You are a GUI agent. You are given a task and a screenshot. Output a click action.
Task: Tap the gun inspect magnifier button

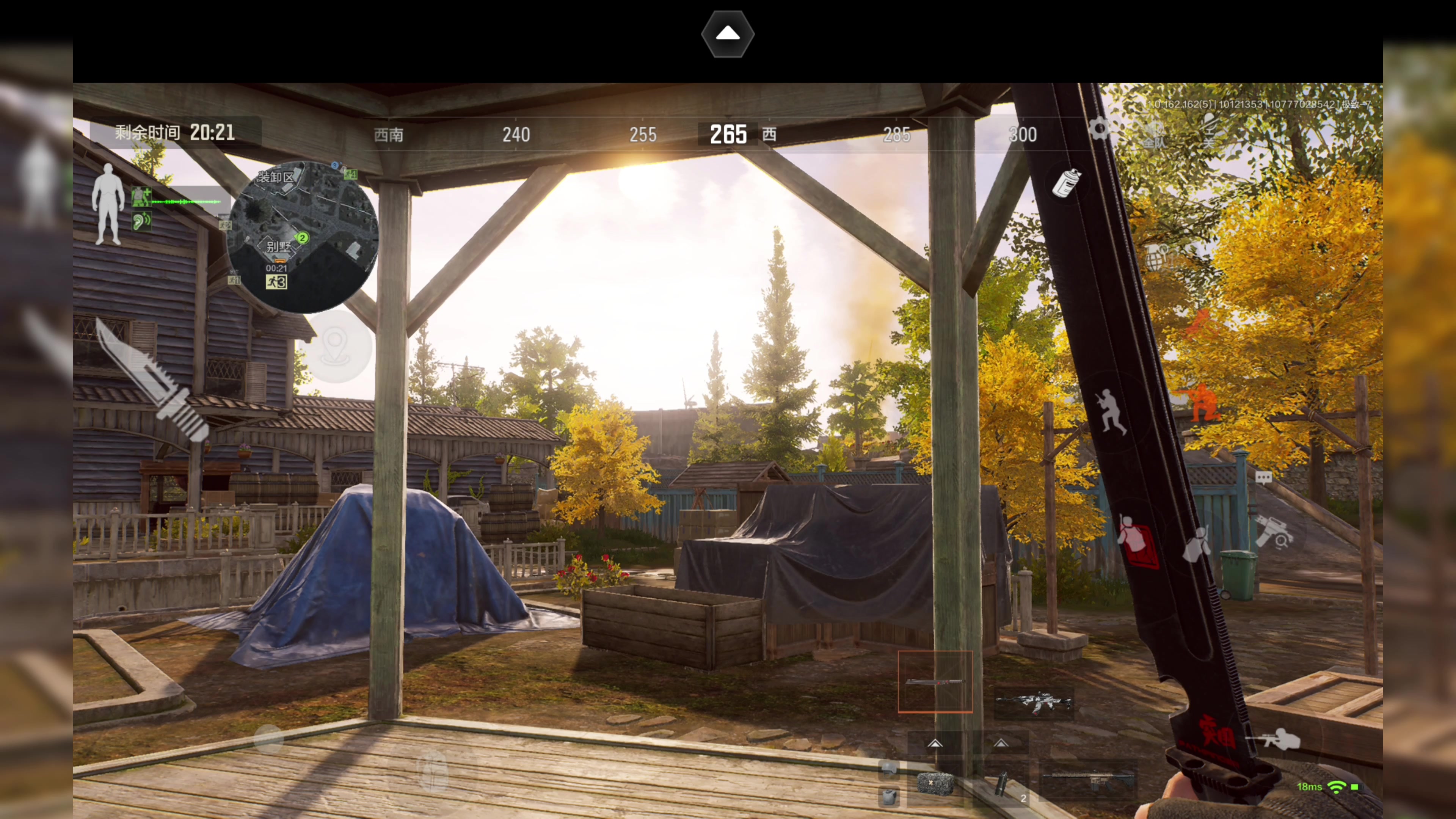(x=1274, y=531)
